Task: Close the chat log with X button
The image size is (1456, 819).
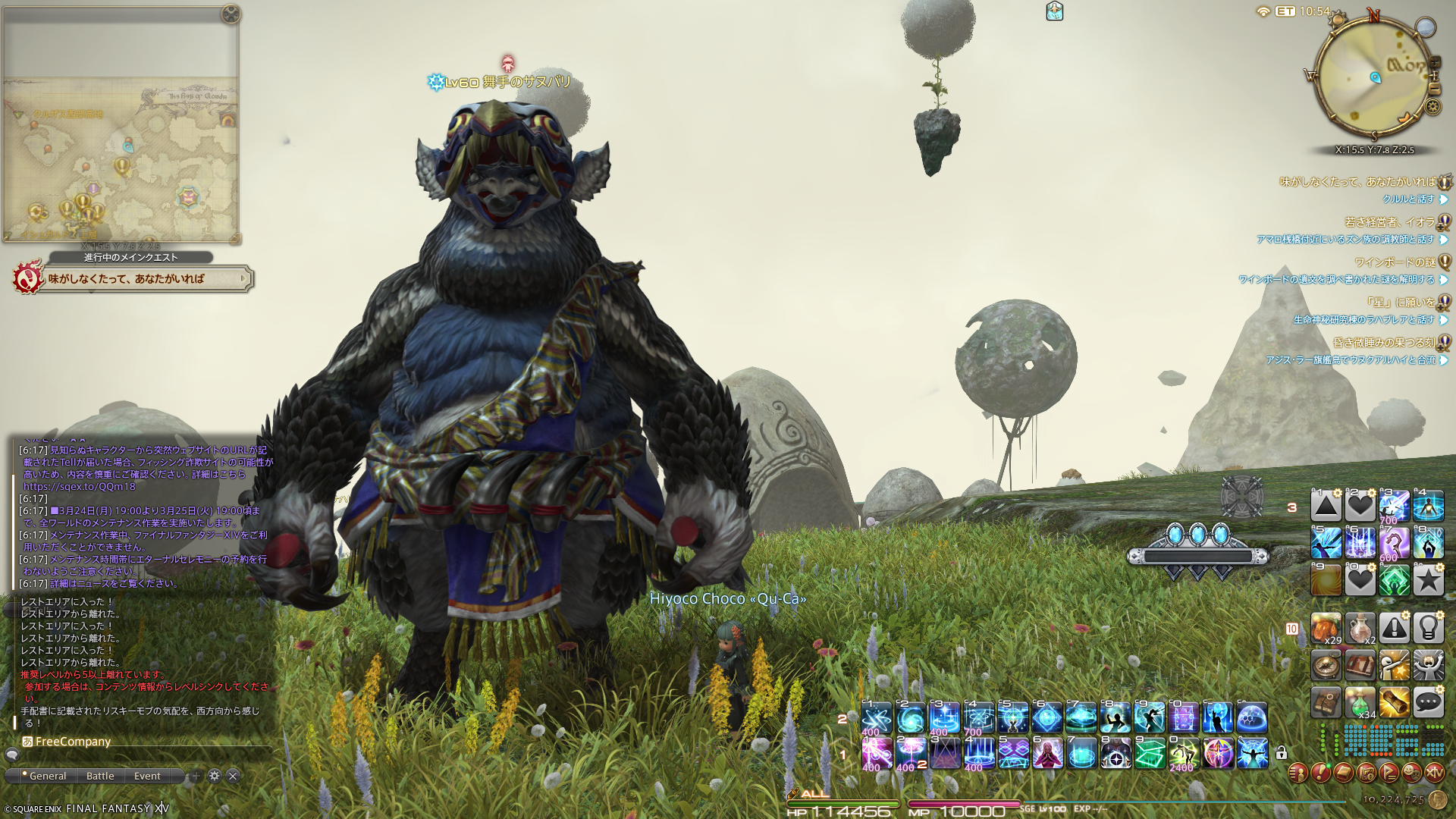Action: 234,776
